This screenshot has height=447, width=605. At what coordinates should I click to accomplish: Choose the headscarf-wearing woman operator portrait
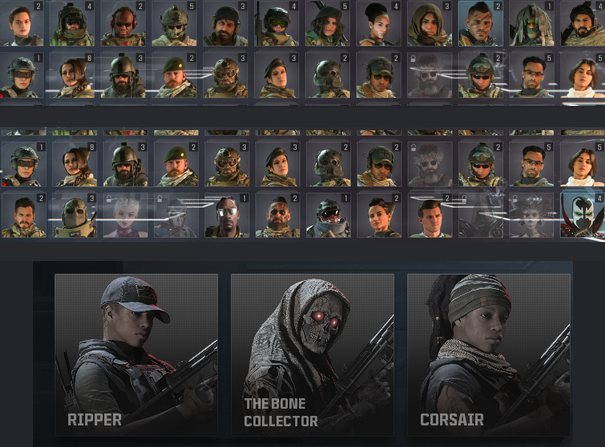(x=430, y=24)
